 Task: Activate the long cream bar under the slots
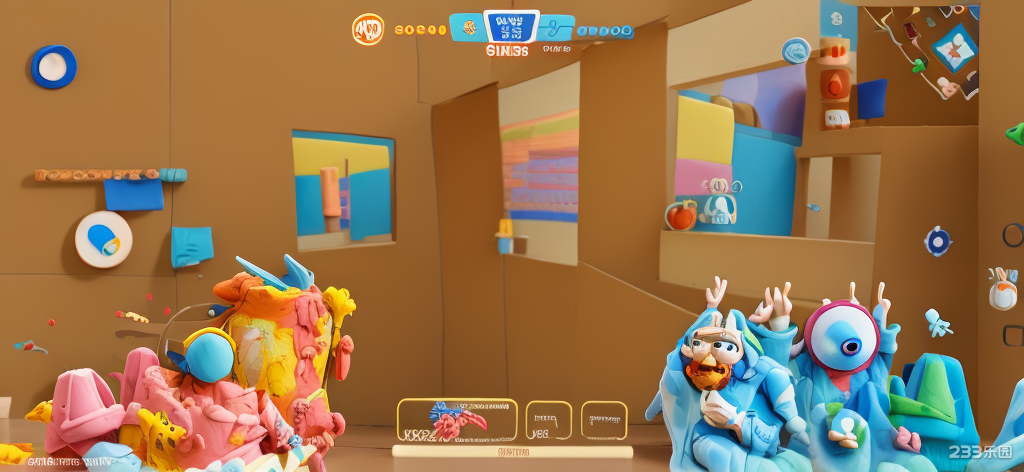tap(512, 452)
